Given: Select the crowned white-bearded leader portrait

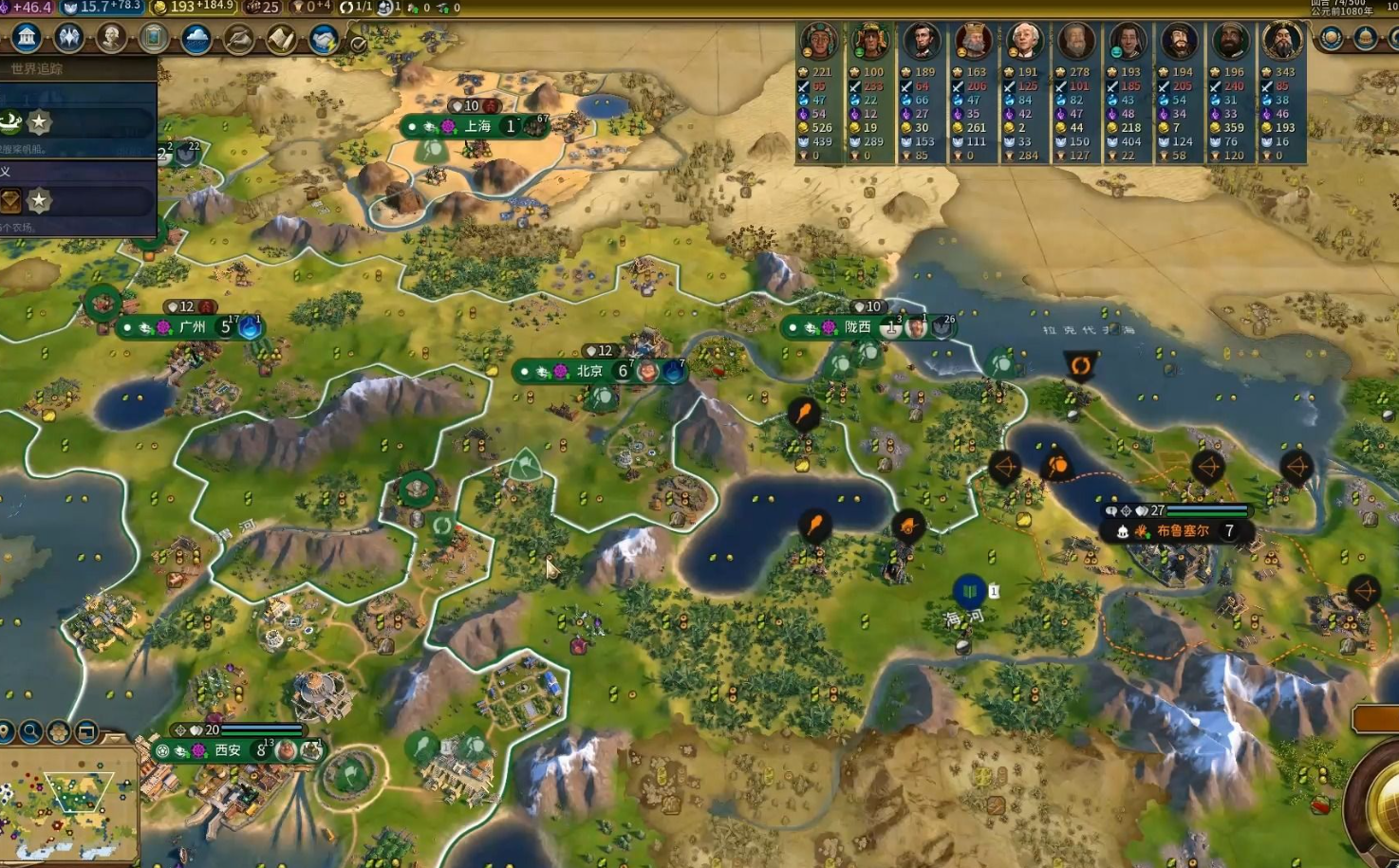Looking at the screenshot, I should 973,42.
